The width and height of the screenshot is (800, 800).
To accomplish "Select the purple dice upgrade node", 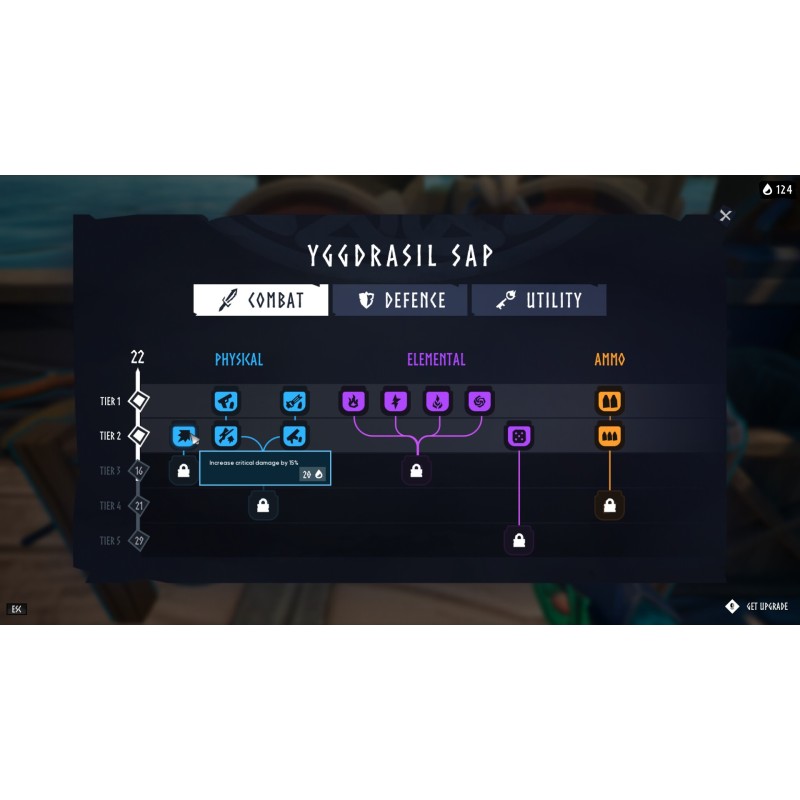I will click(518, 436).
